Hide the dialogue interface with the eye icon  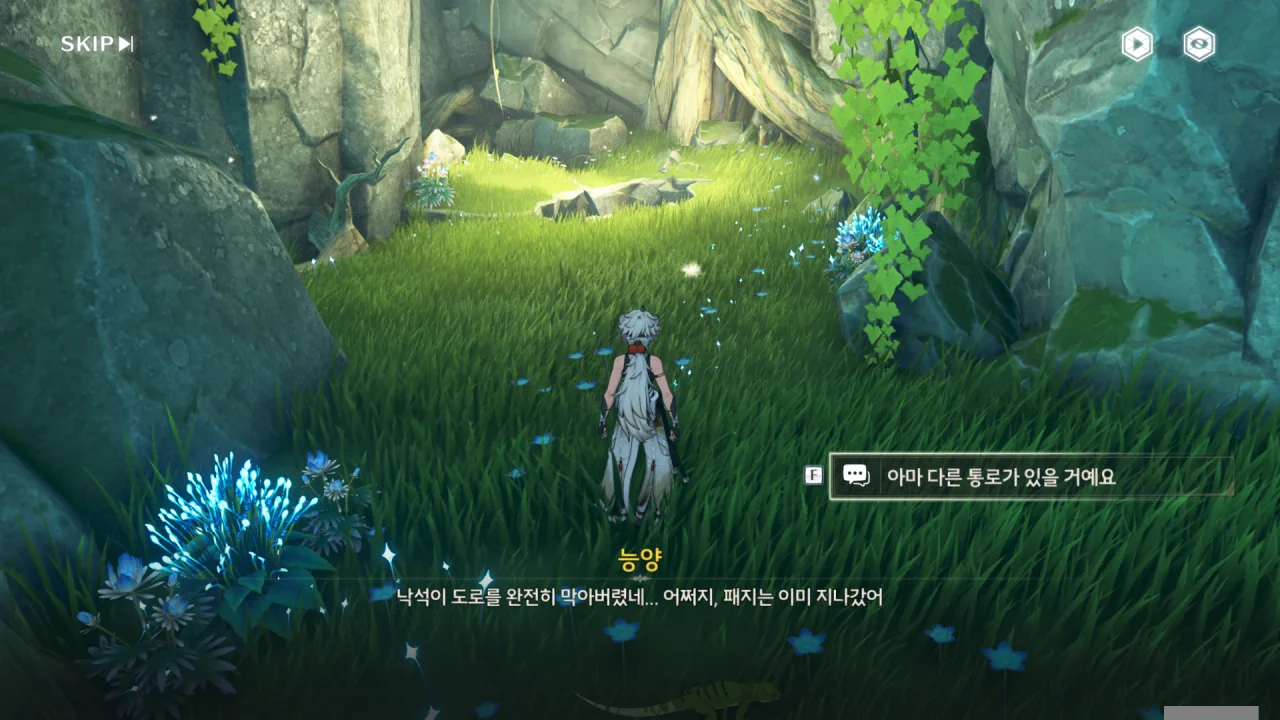pos(1199,44)
